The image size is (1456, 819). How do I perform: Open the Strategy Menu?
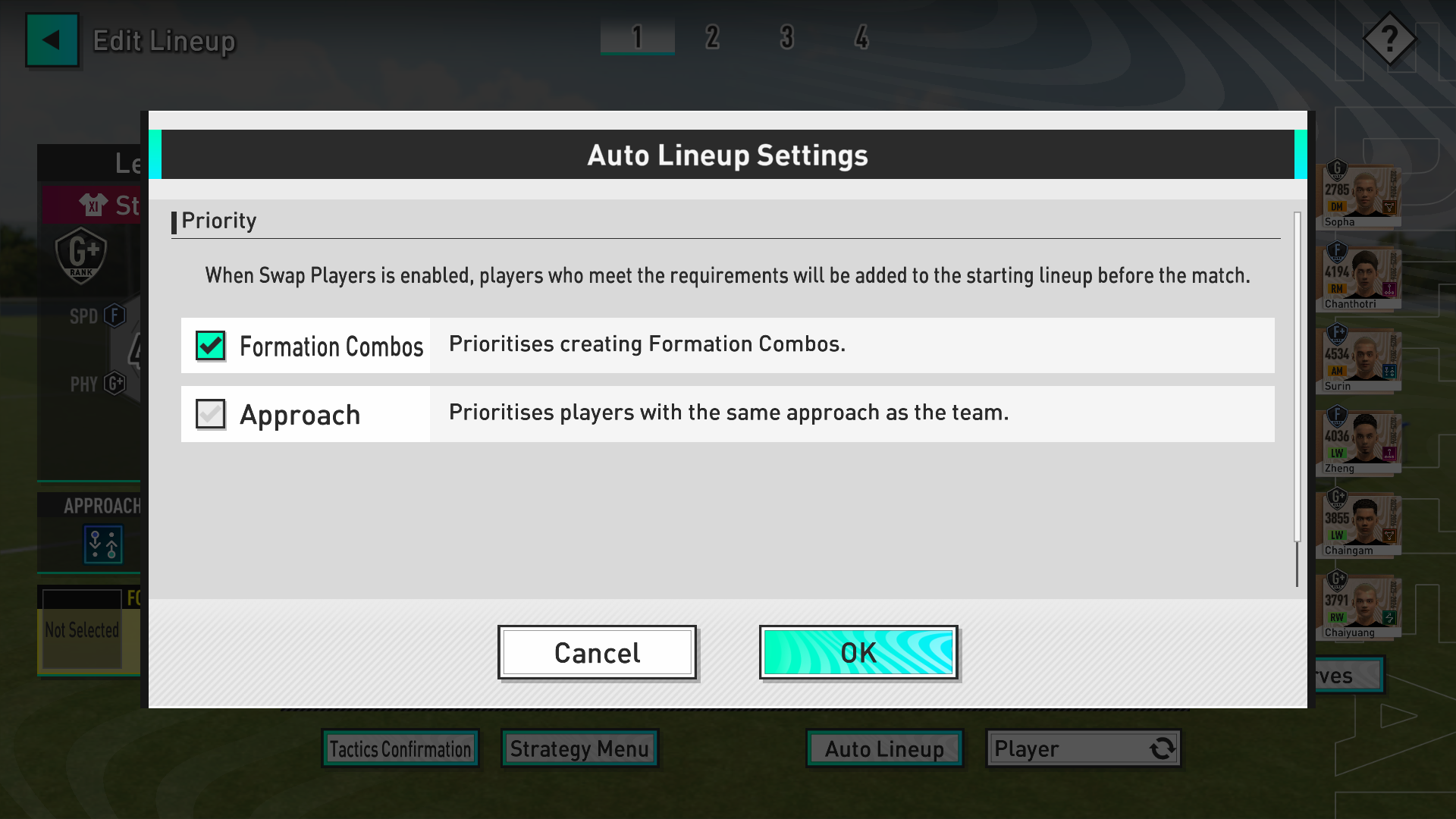click(x=579, y=749)
